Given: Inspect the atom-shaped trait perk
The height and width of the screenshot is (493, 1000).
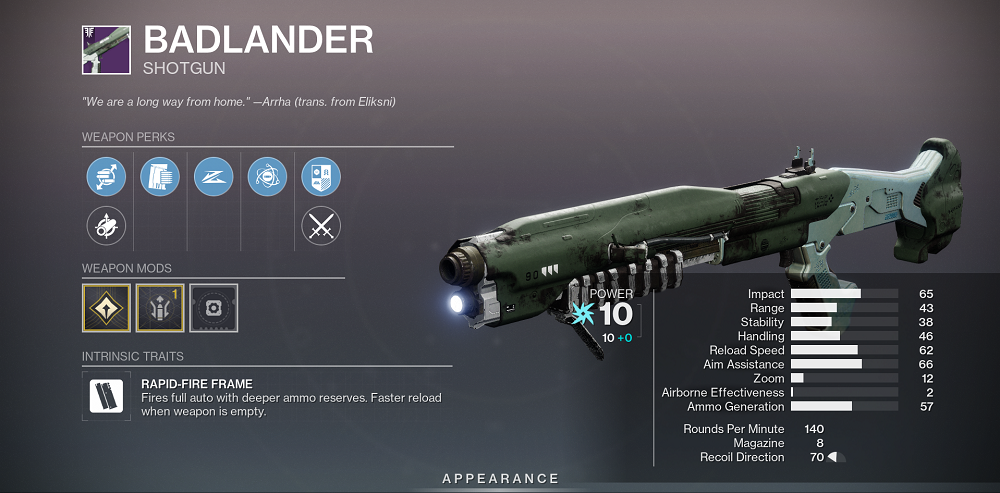Looking at the screenshot, I should [267, 176].
